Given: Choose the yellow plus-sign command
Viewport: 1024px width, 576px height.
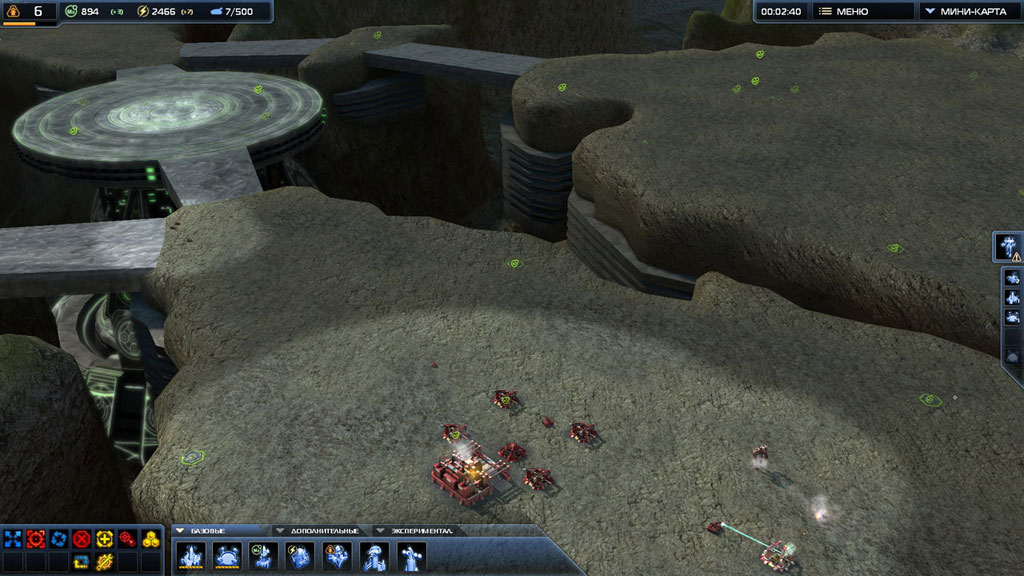Looking at the screenshot, I should (105, 539).
